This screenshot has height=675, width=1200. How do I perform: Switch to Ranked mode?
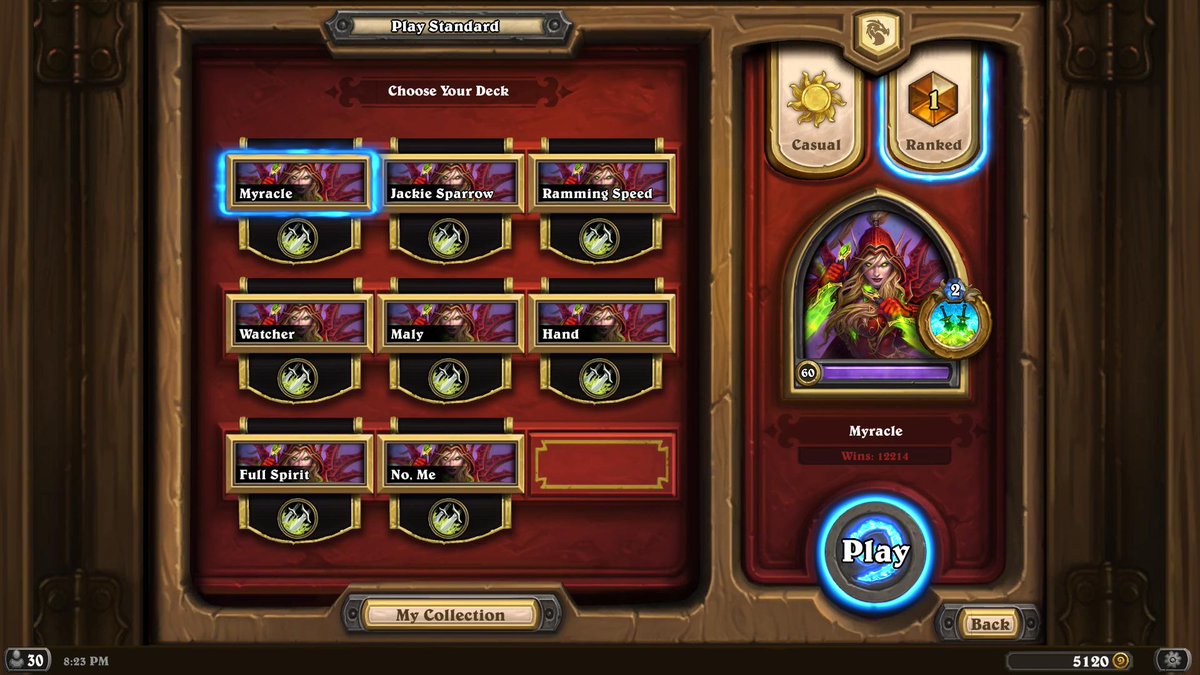tap(933, 112)
